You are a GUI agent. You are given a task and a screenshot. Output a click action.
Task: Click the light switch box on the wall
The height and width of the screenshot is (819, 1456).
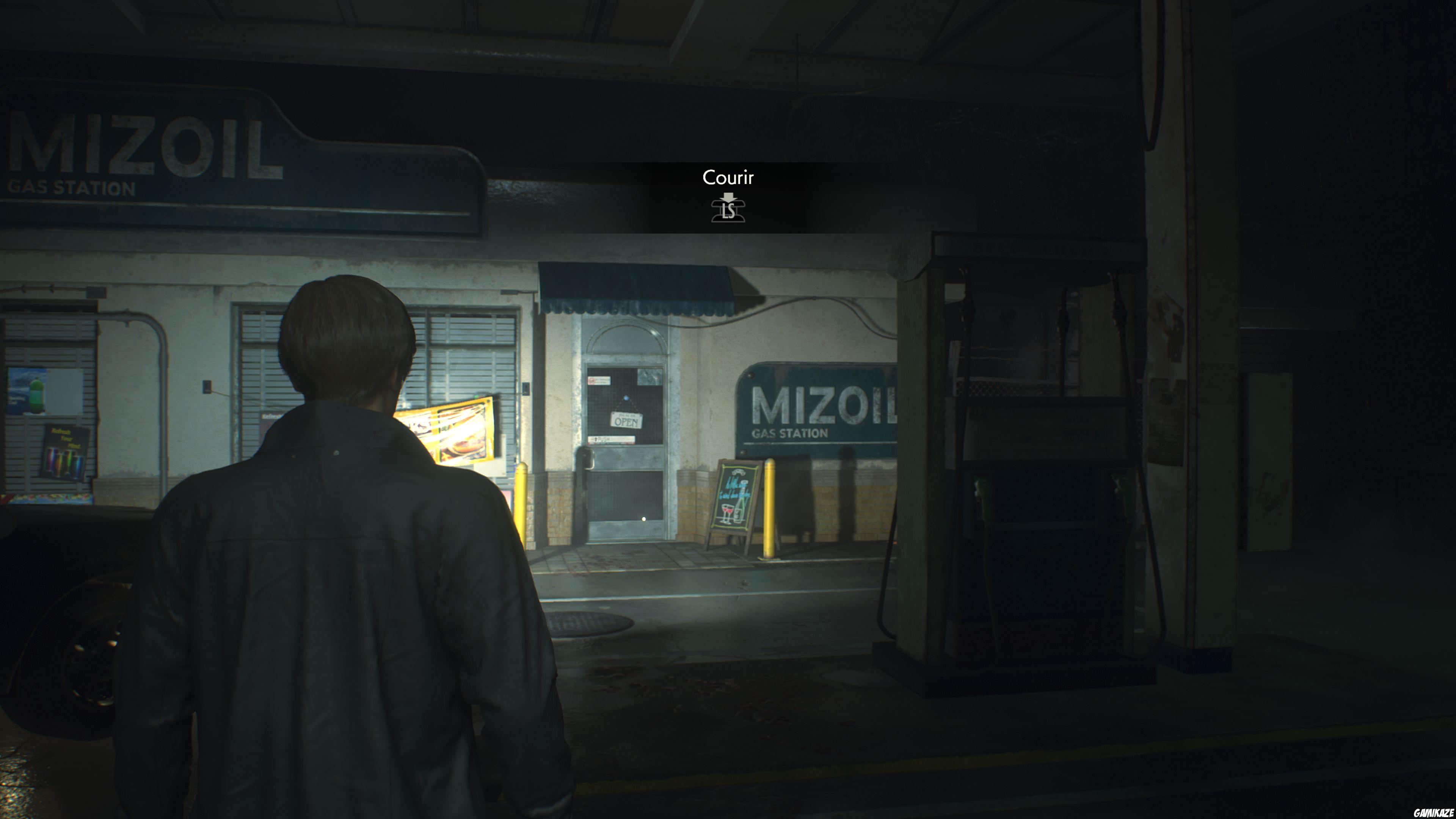click(208, 387)
